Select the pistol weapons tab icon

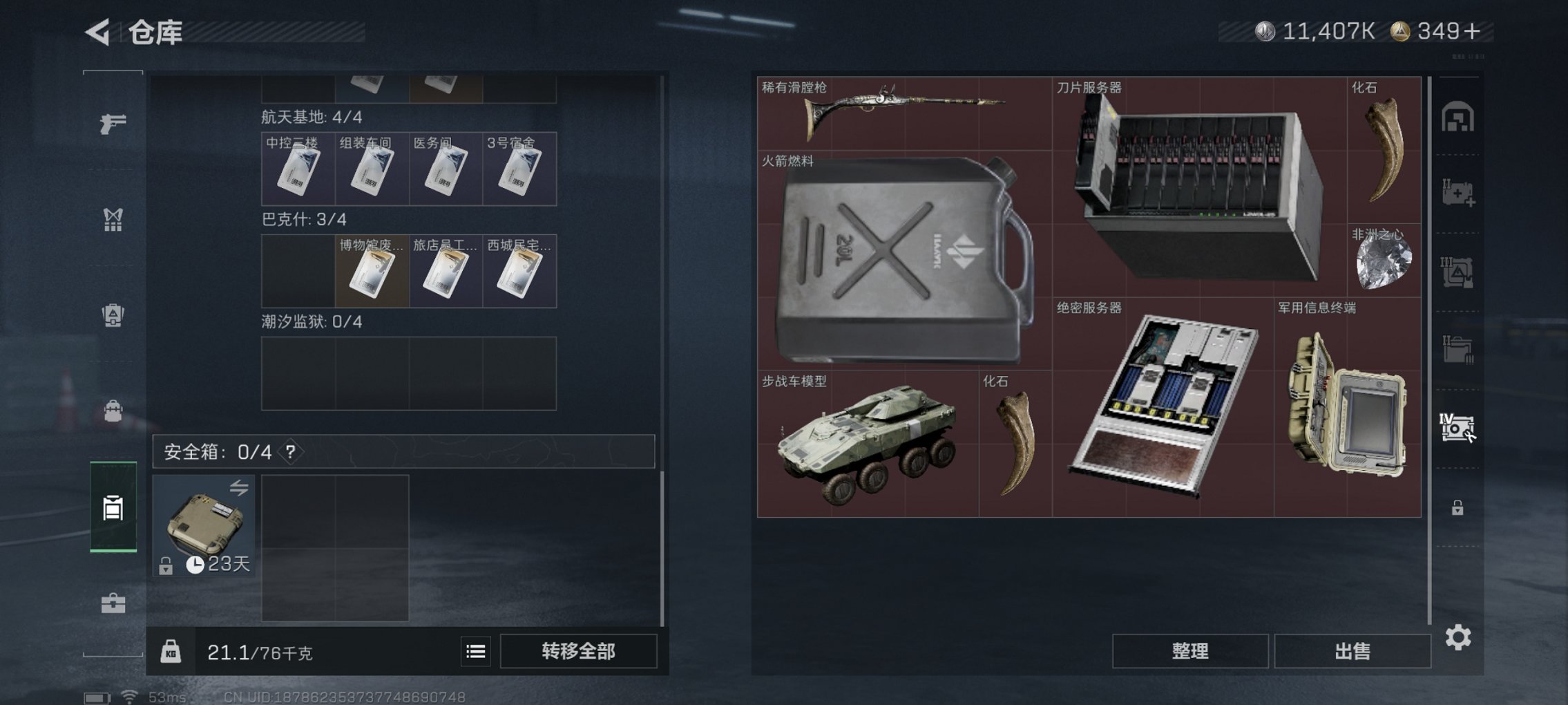click(x=114, y=124)
